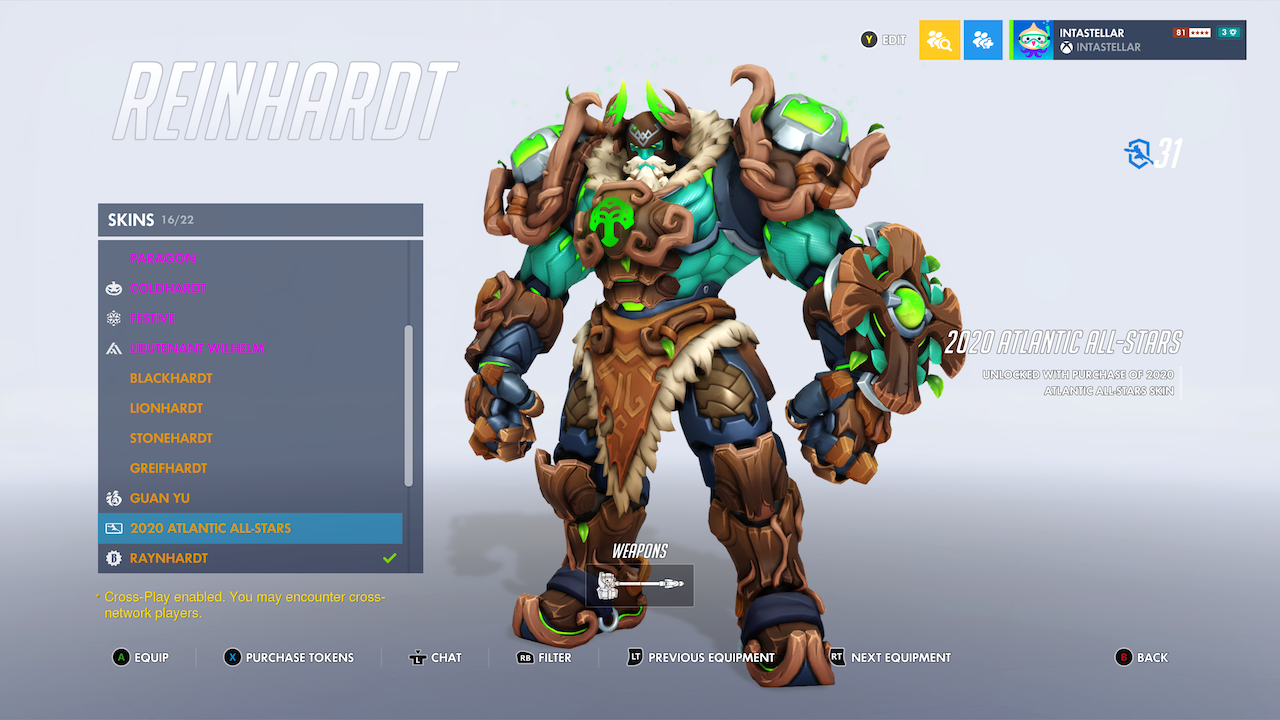
Task: Open the Weapons equipment thumbnail
Action: point(639,585)
